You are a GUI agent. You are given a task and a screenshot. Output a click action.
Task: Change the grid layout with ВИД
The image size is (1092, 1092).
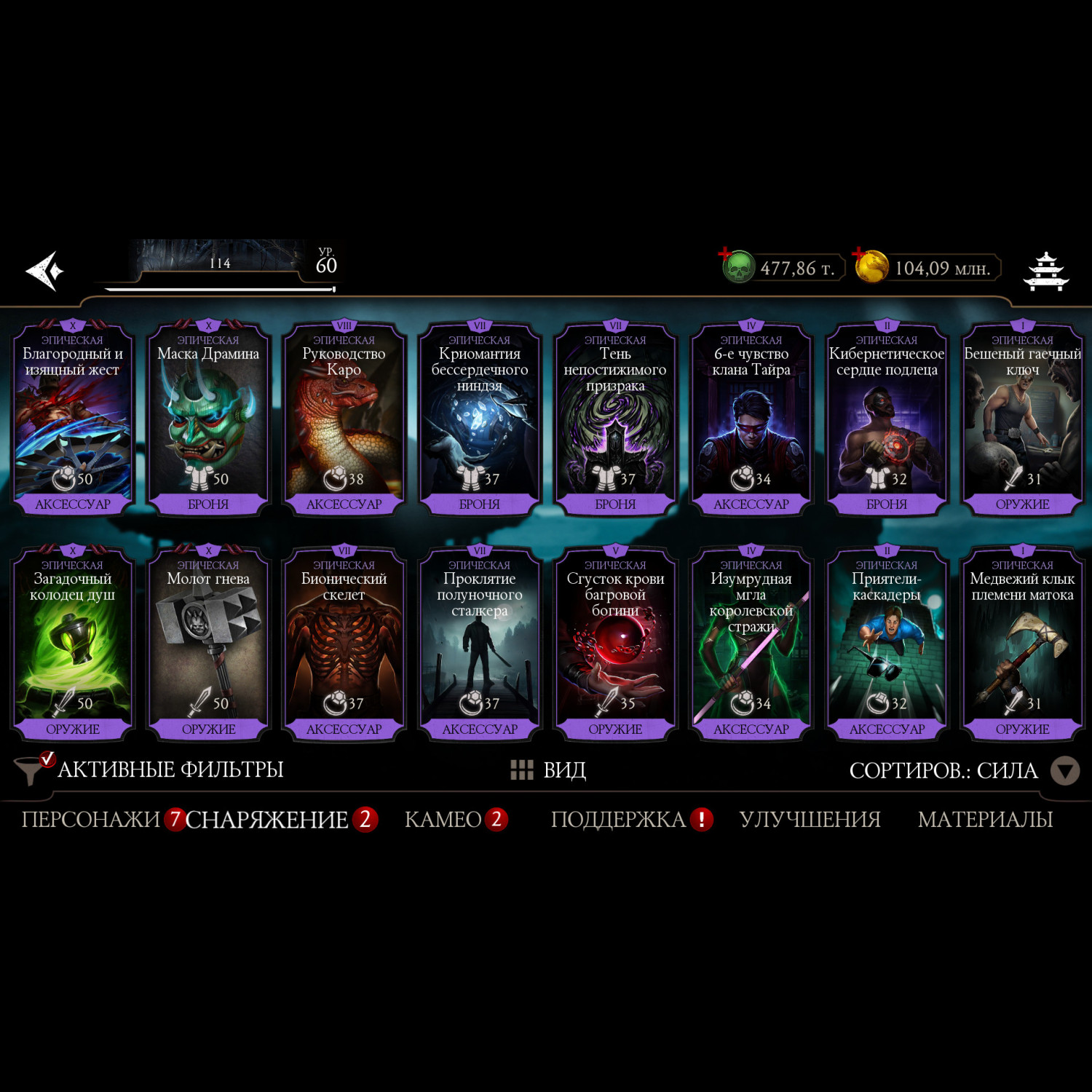(549, 769)
